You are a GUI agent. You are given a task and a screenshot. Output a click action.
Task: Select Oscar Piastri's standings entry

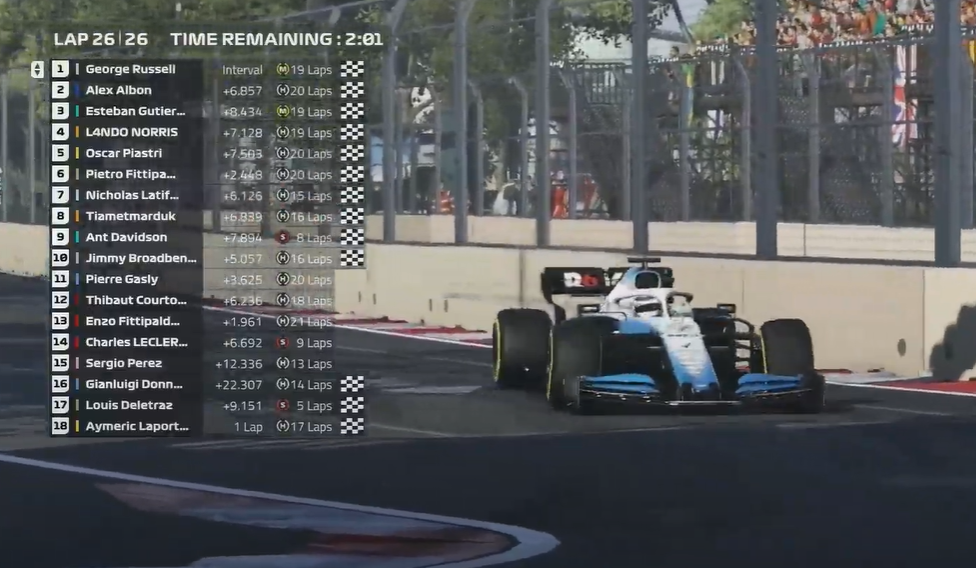click(x=123, y=153)
